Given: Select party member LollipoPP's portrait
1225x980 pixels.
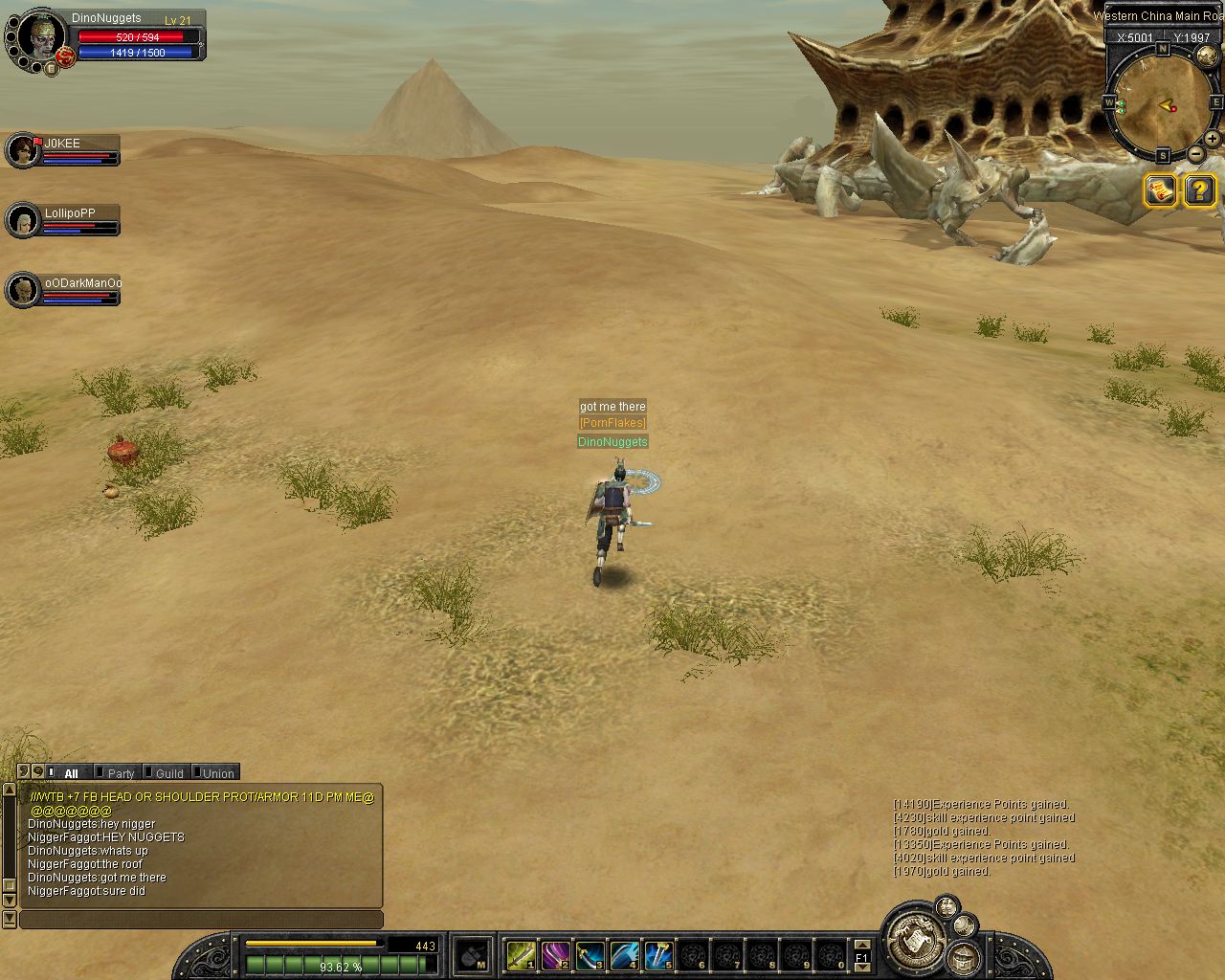Looking at the screenshot, I should [x=22, y=221].
